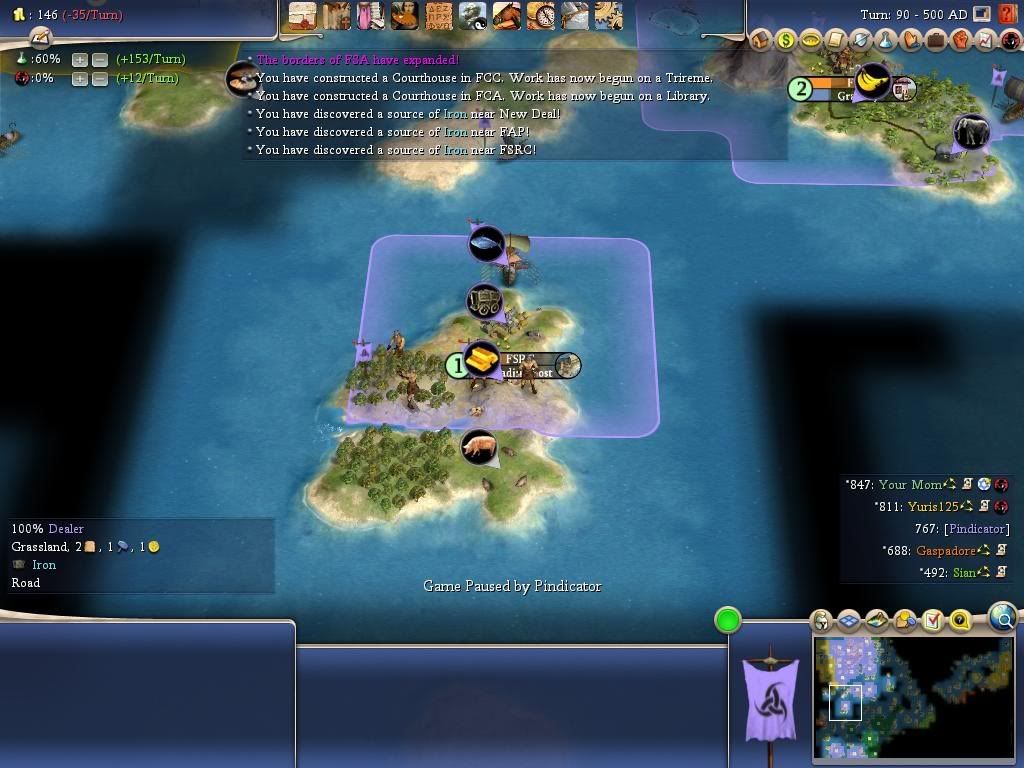
Task: Open the Civilopedia red question mark book
Action: point(1006,14)
